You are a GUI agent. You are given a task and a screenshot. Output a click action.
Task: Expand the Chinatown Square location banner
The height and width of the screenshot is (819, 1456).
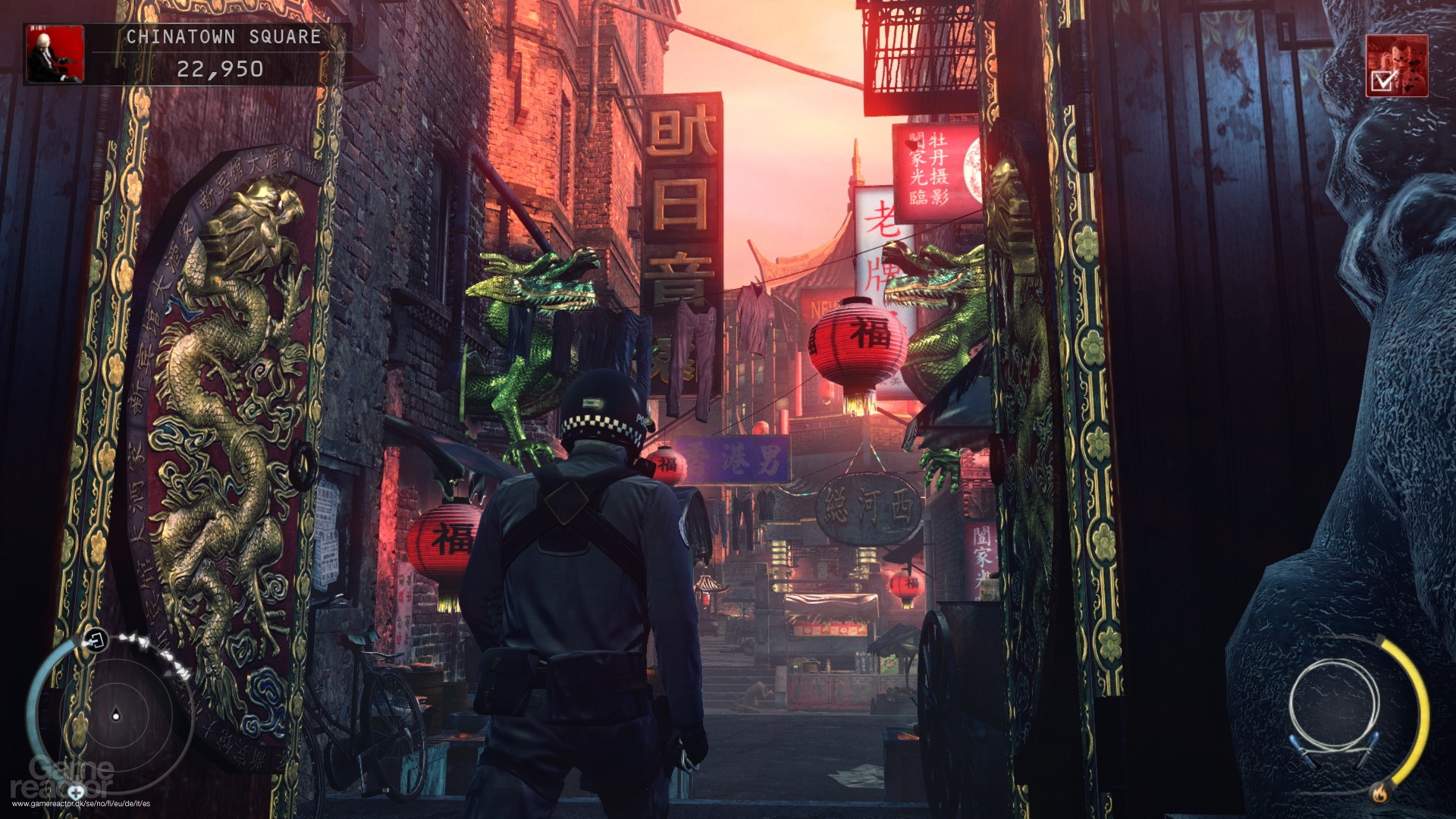222,35
